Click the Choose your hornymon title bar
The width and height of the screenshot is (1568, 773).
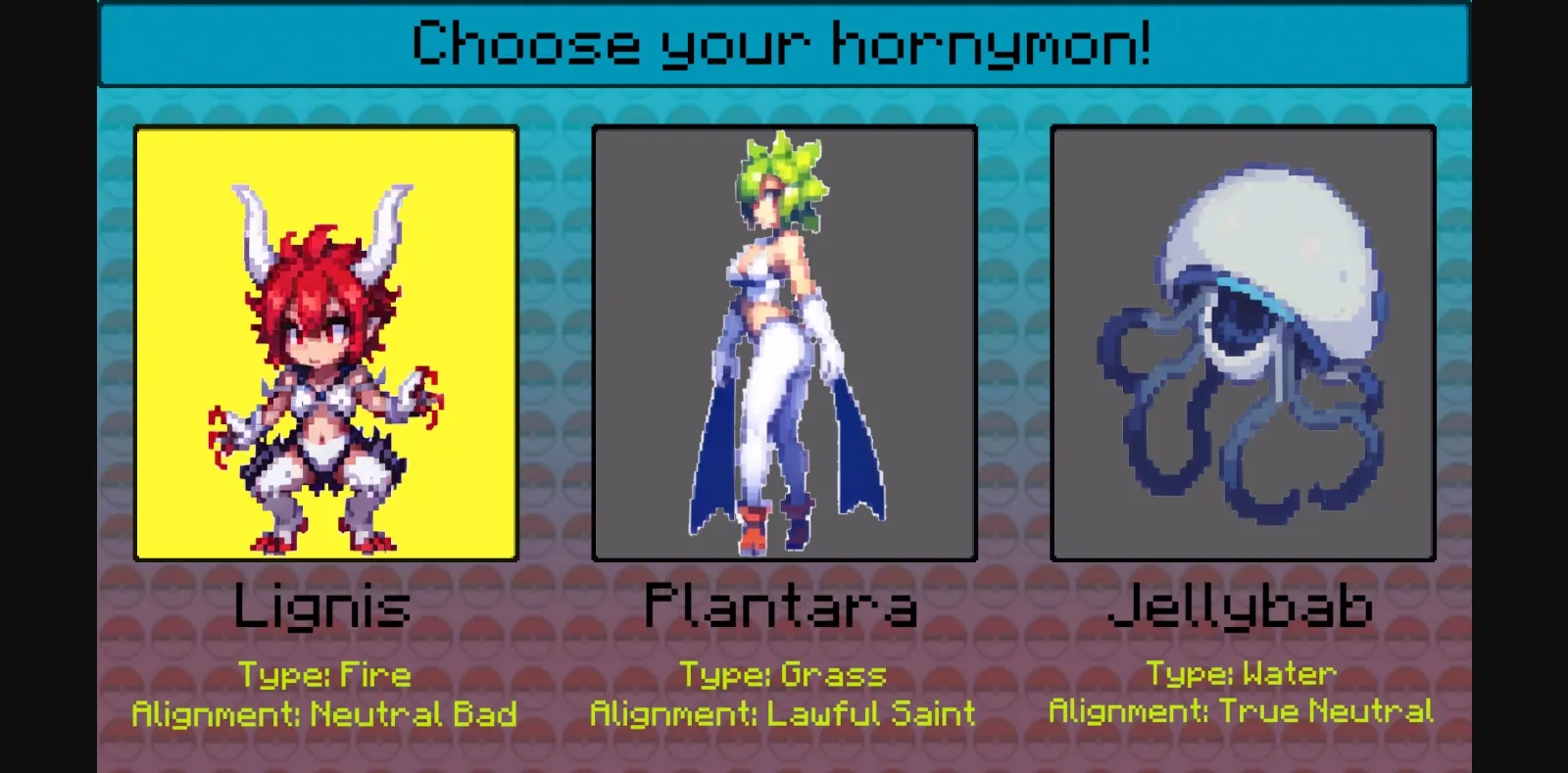pos(784,44)
